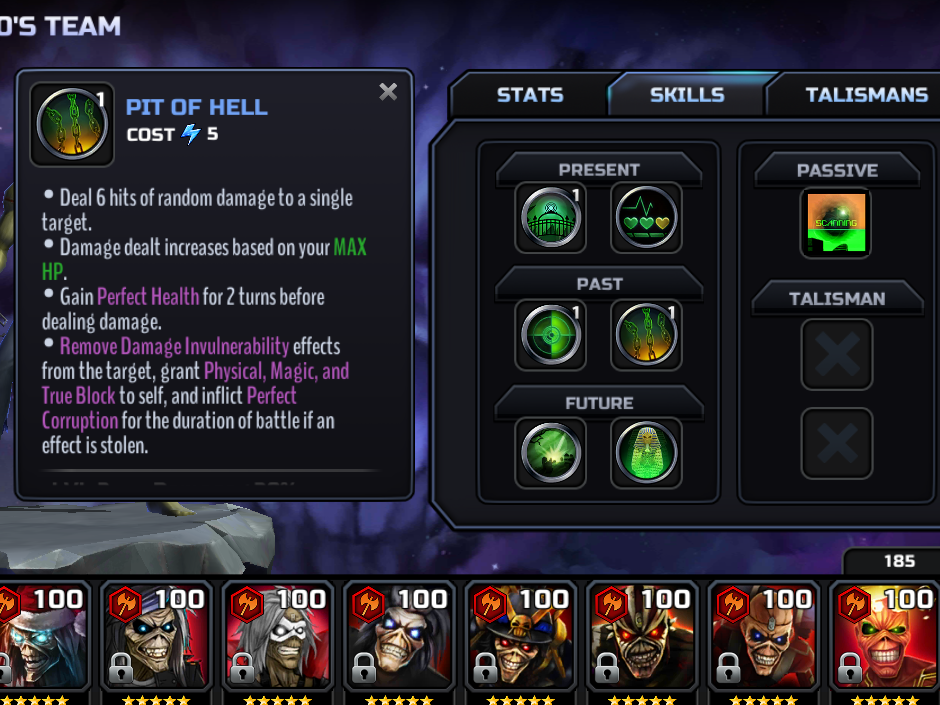This screenshot has width=940, height=705.
Task: Switch to the Stats tab
Action: tap(529, 95)
